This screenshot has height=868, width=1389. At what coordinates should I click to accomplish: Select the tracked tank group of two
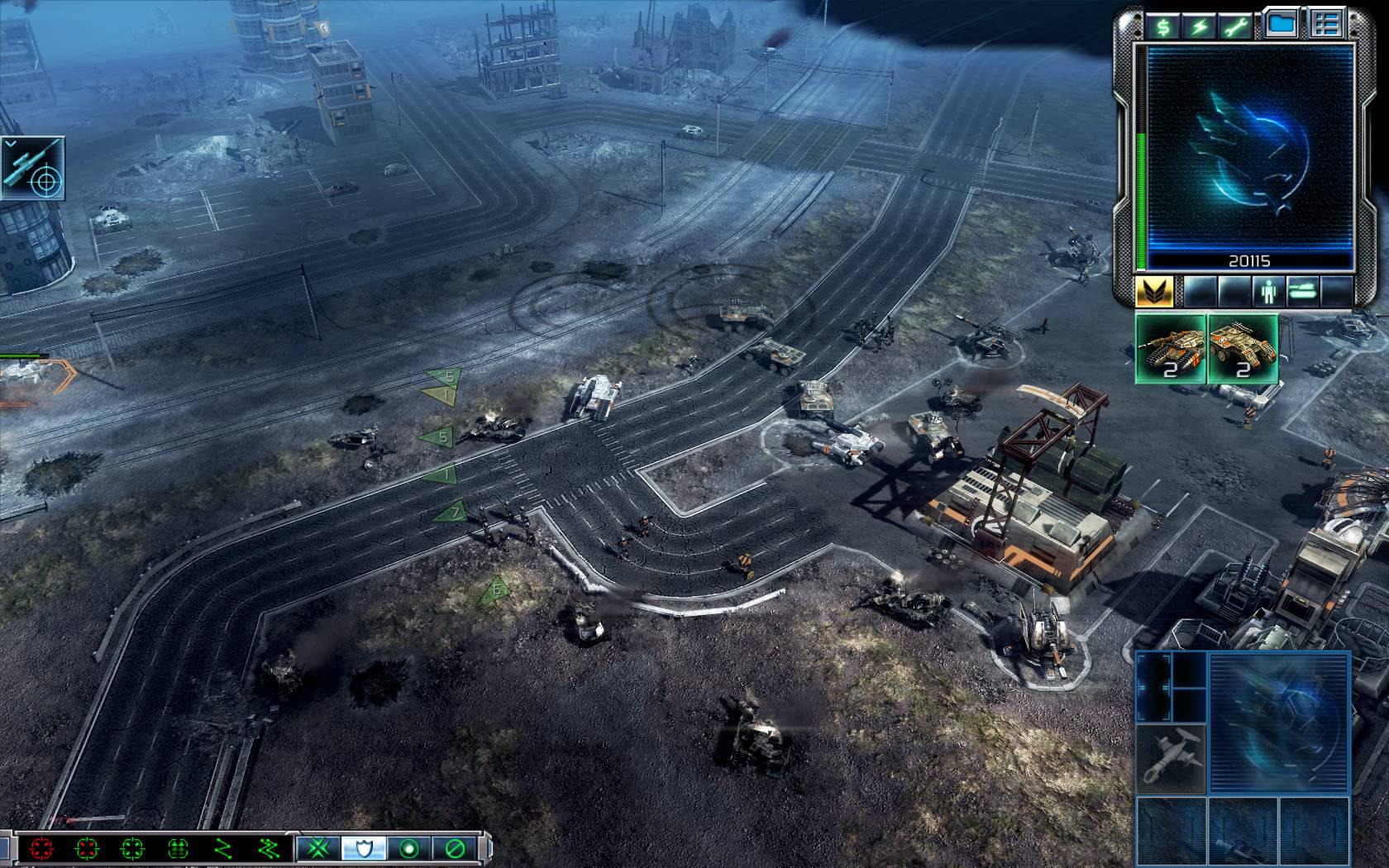tap(1171, 349)
